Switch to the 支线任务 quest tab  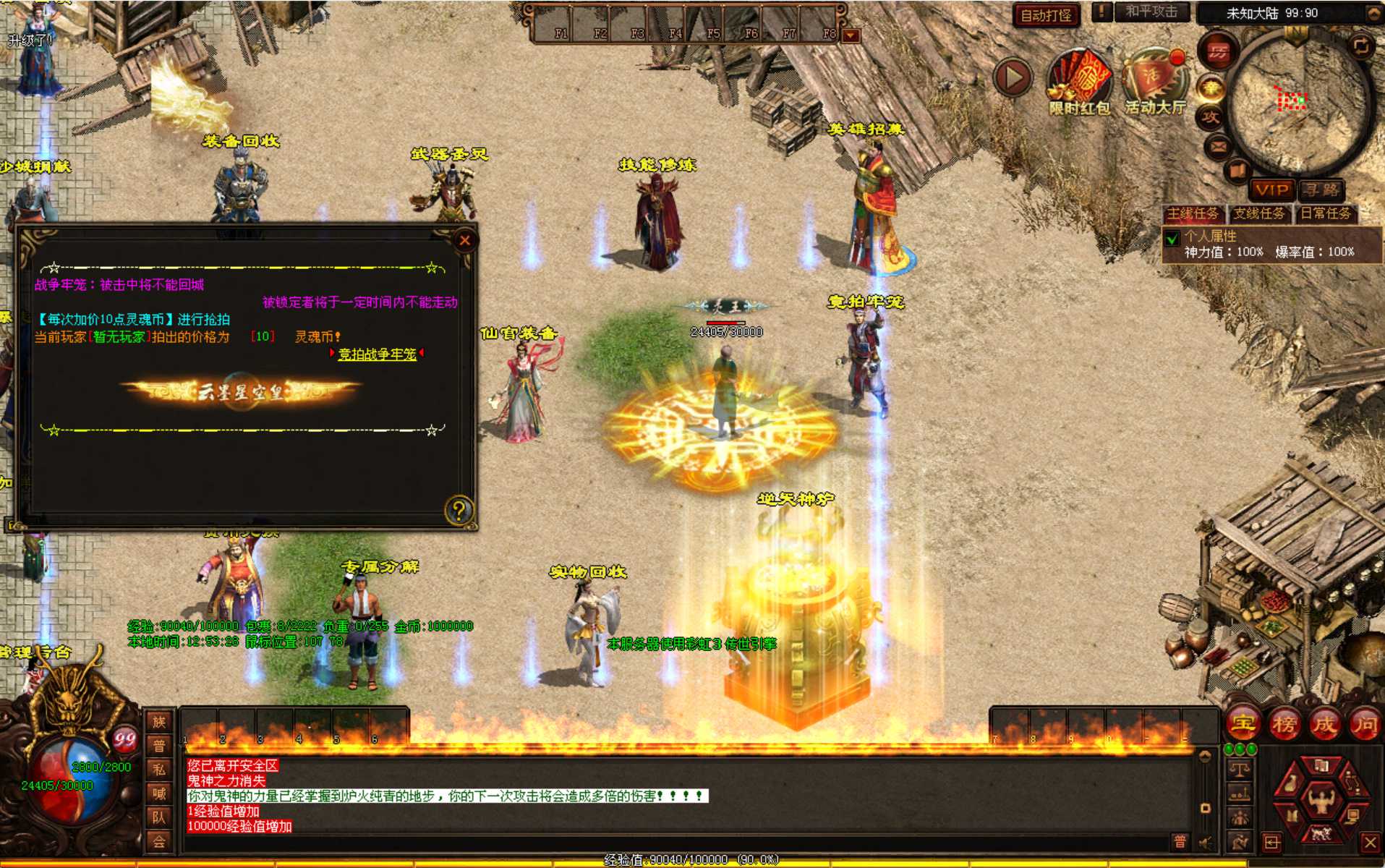[1259, 213]
